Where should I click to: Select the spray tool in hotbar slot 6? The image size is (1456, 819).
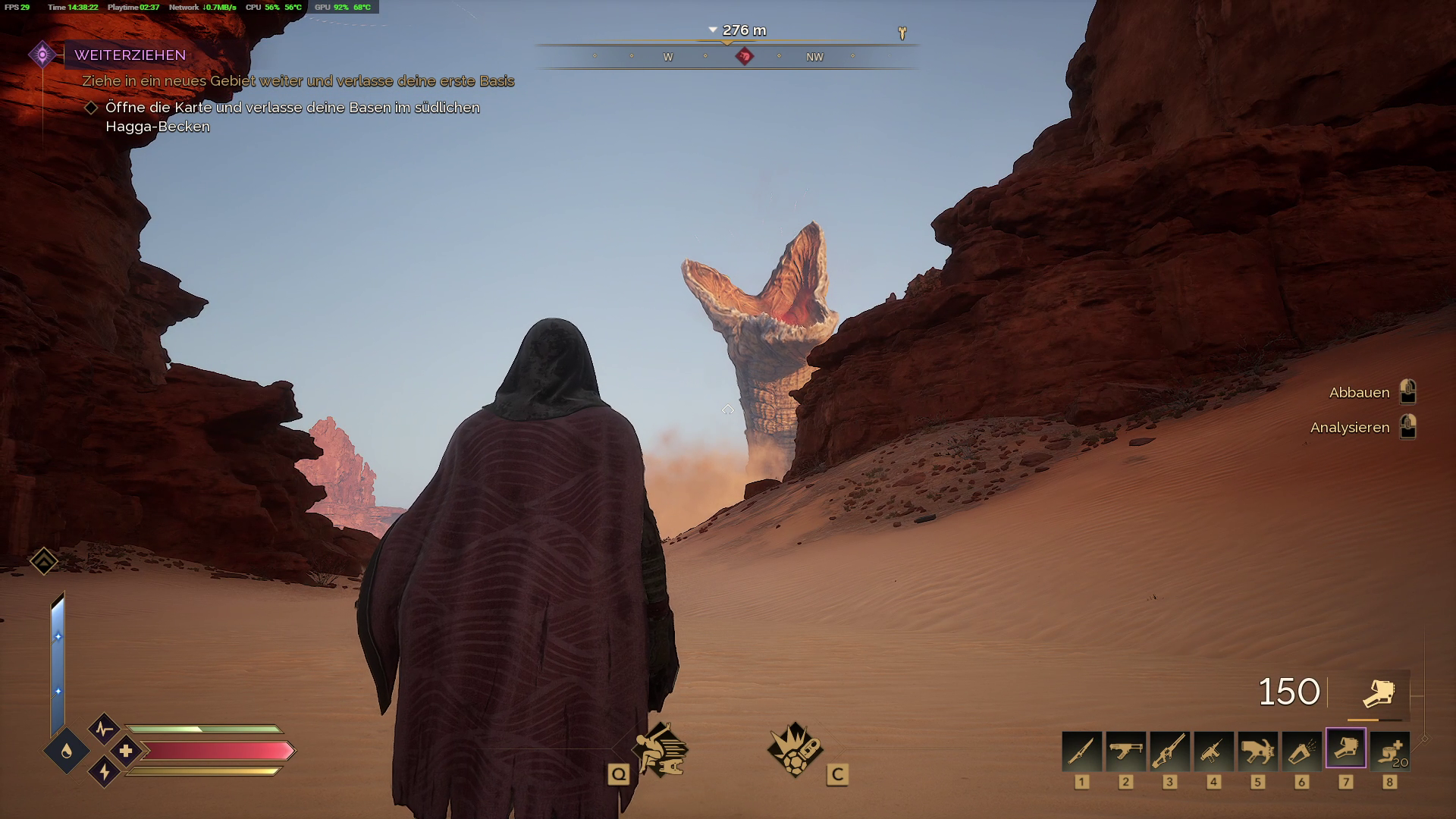tap(1301, 750)
